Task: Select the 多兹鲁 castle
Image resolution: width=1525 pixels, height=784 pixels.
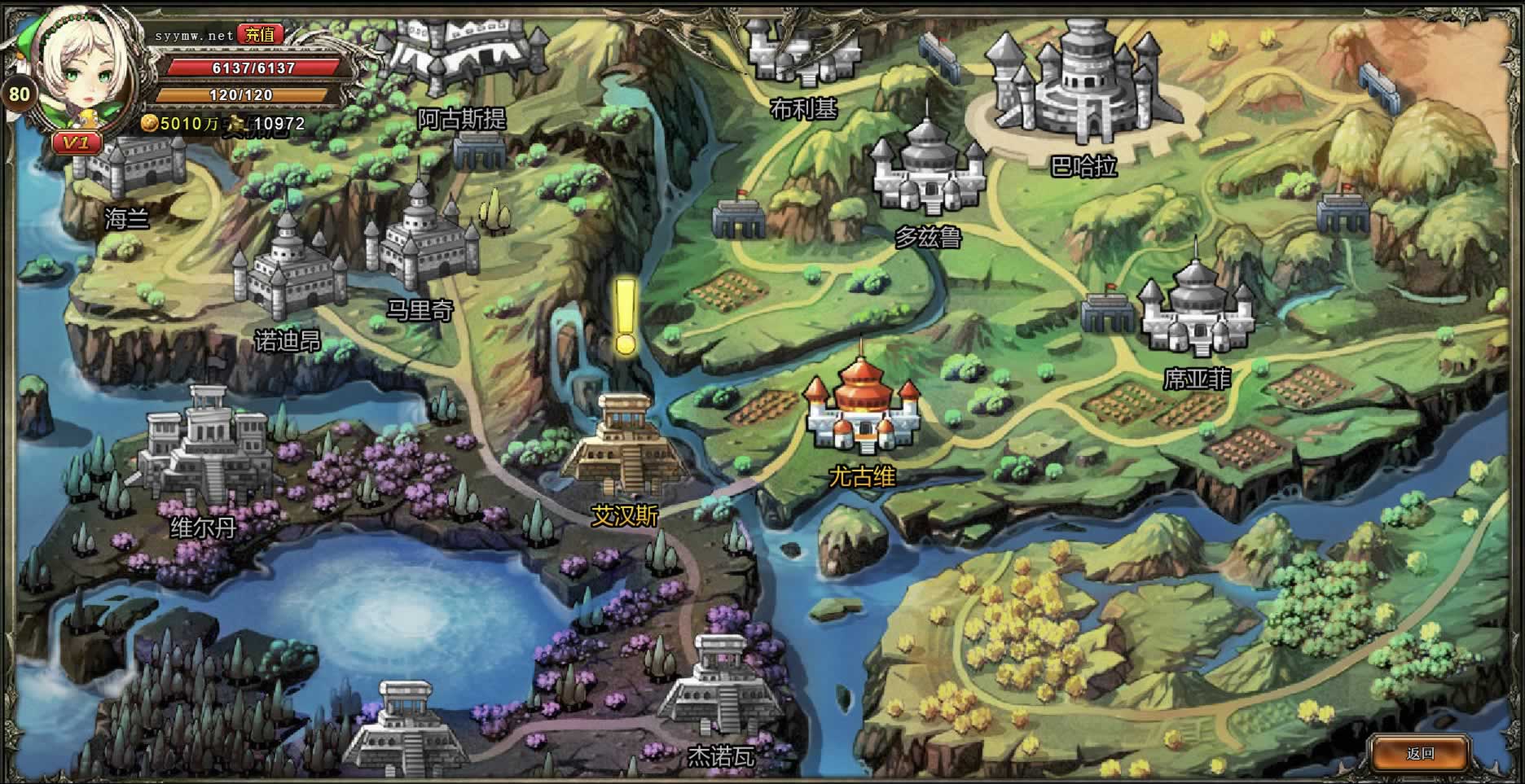Action: click(x=928, y=173)
